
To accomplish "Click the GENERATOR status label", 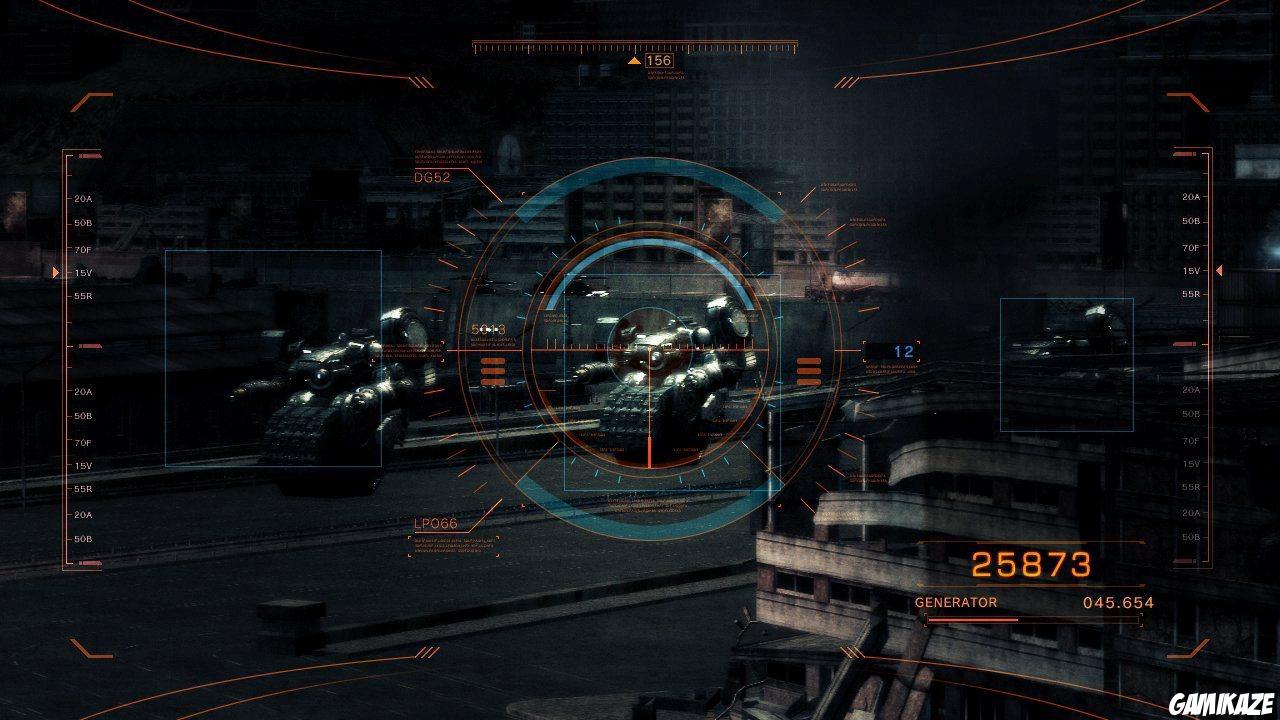I will tap(954, 602).
